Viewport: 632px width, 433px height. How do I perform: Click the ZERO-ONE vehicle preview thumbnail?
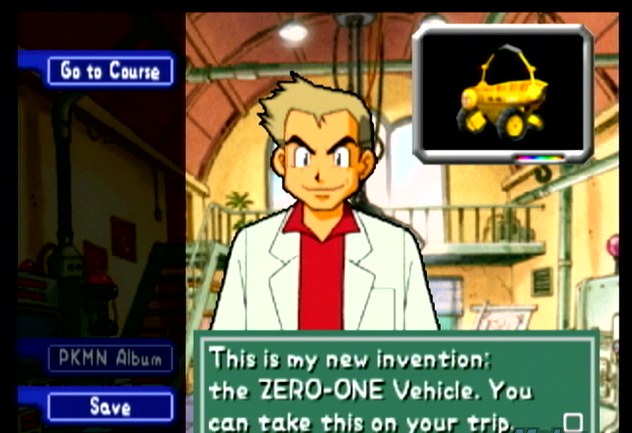point(503,95)
